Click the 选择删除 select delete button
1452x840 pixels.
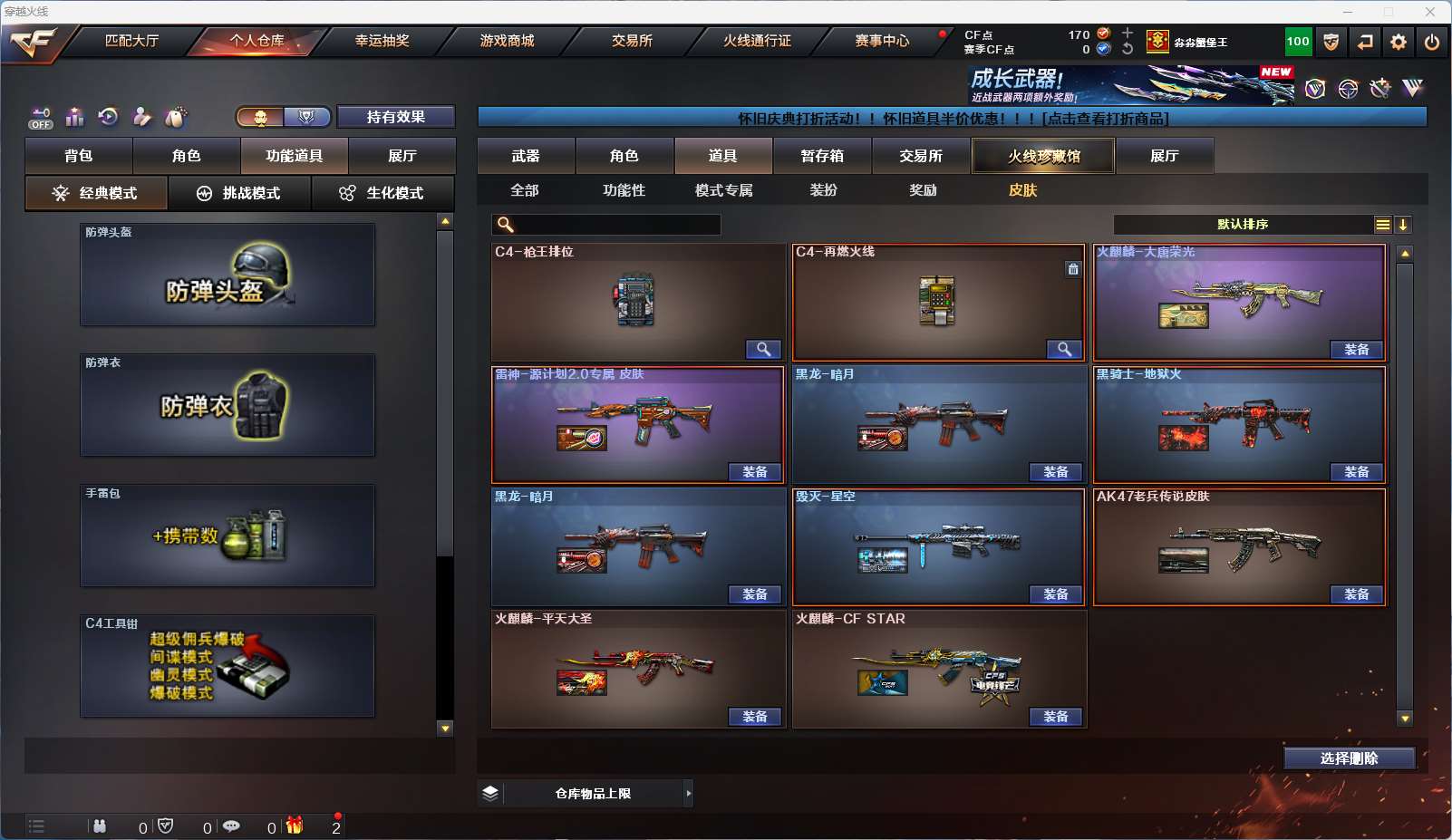(x=1350, y=758)
